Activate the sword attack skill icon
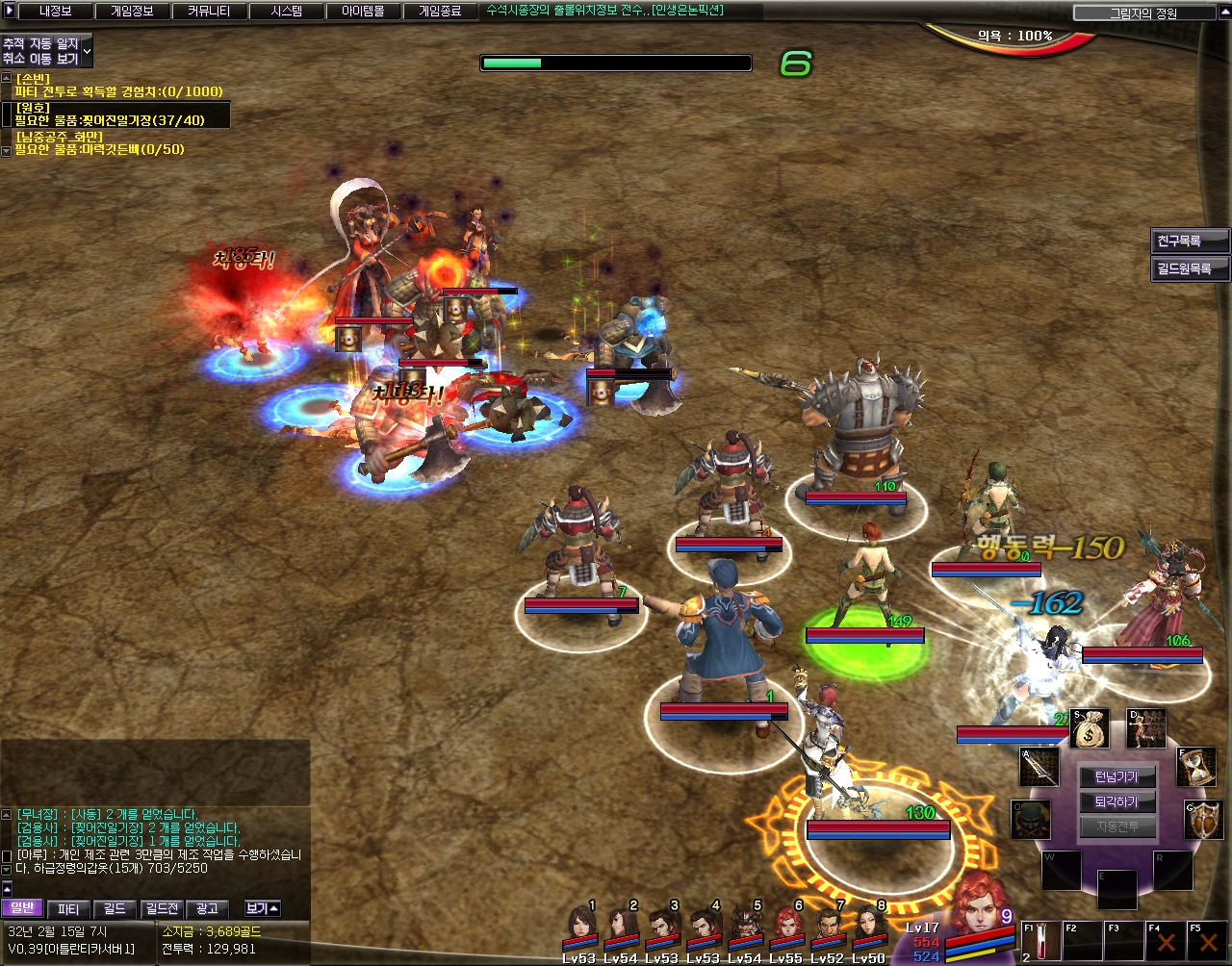 point(1039,767)
